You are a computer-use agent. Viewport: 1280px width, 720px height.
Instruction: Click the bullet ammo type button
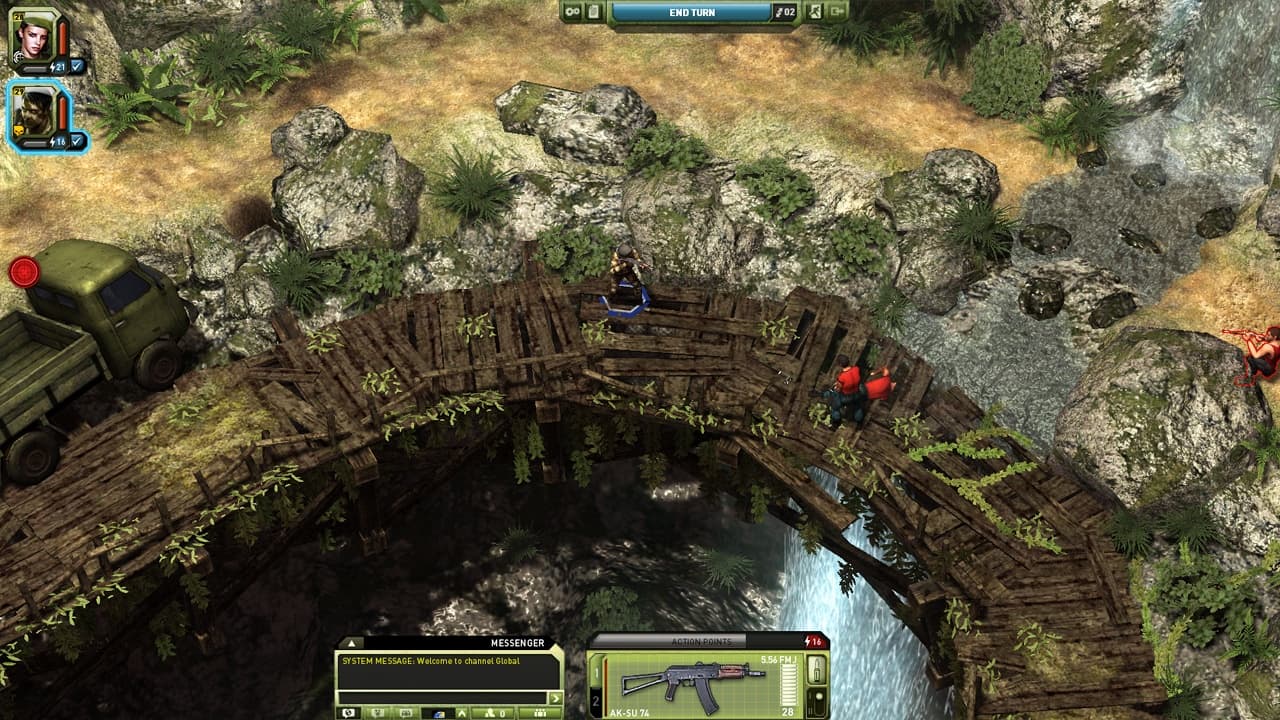pos(816,667)
